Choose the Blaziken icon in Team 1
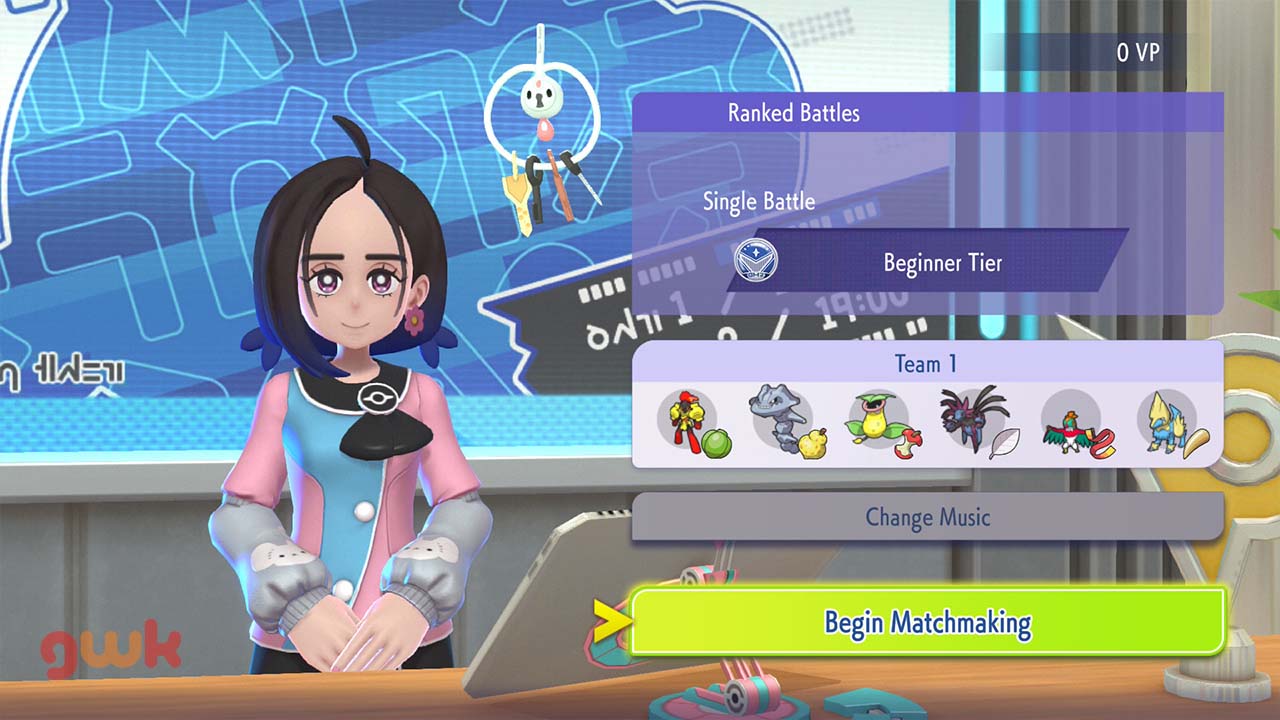This screenshot has width=1280, height=720. coord(690,421)
